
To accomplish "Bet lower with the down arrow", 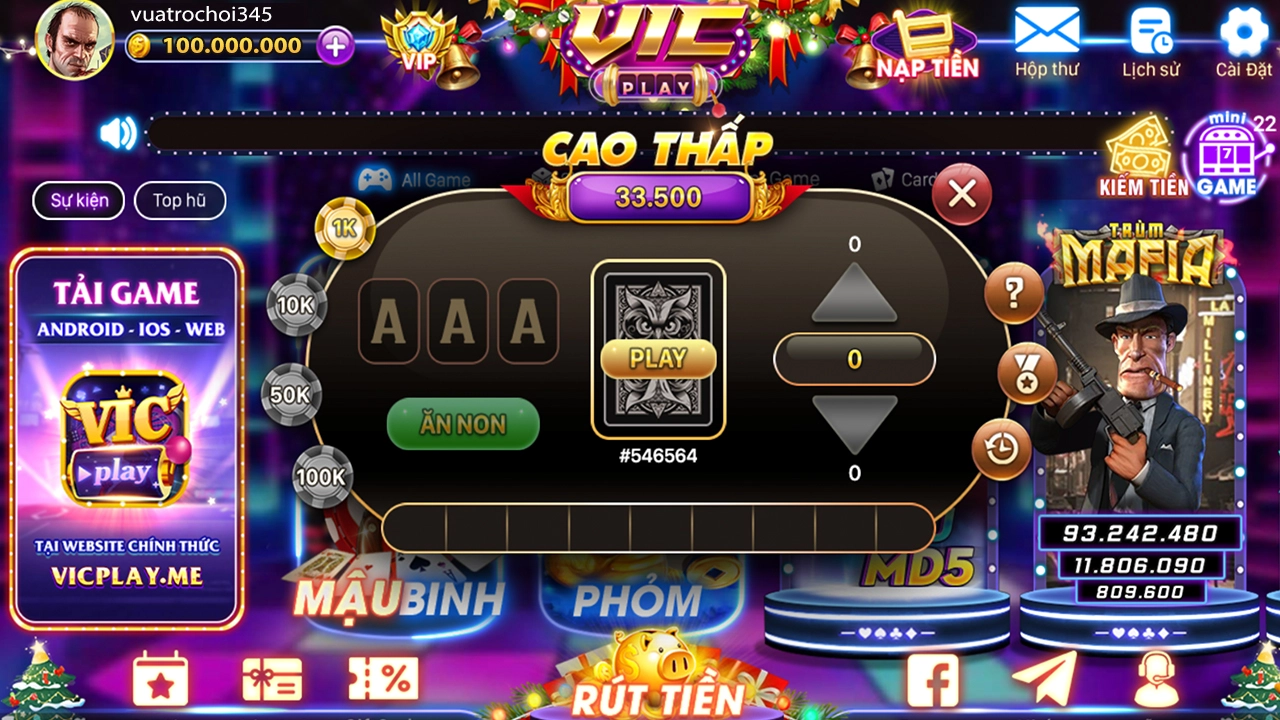I will pyautogui.click(x=854, y=424).
